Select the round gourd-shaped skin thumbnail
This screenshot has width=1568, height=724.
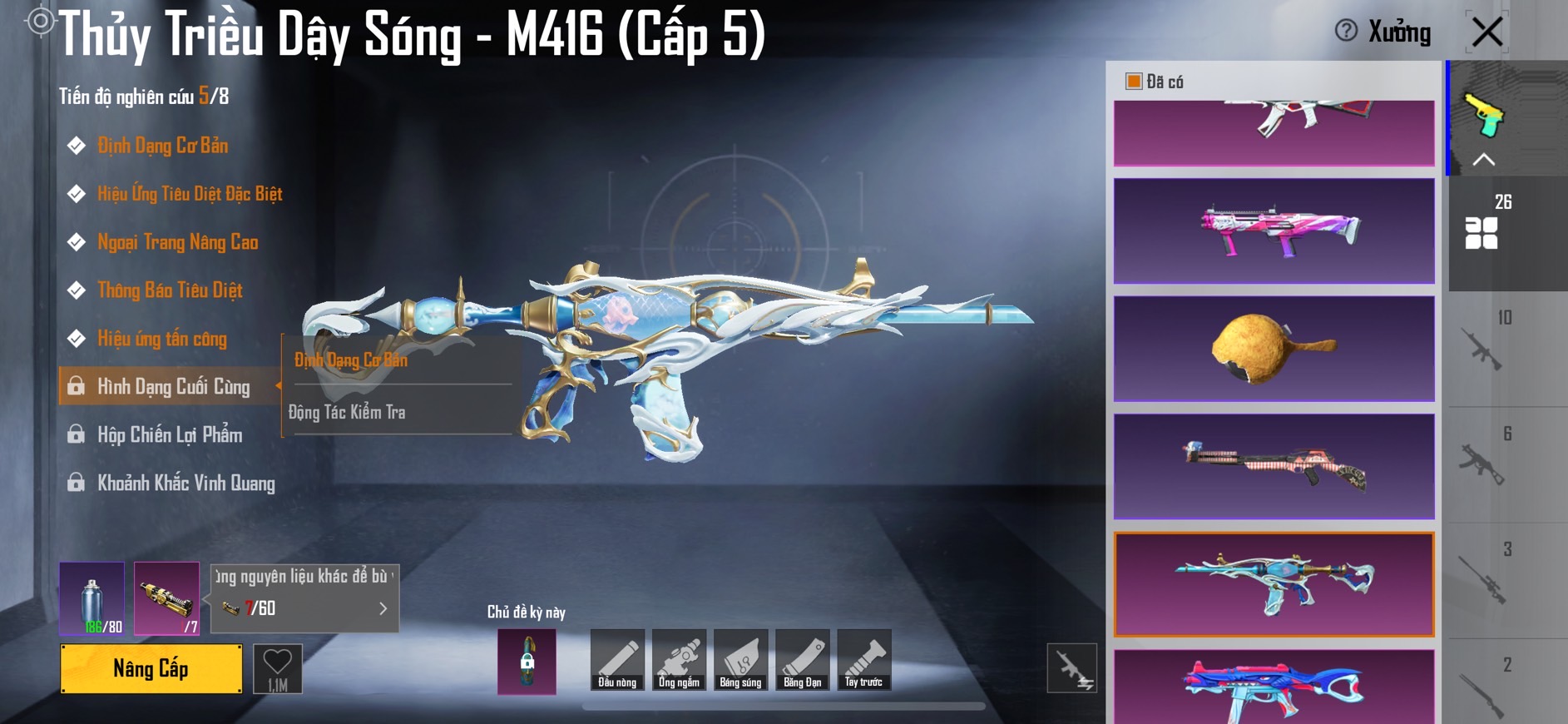coord(1274,349)
